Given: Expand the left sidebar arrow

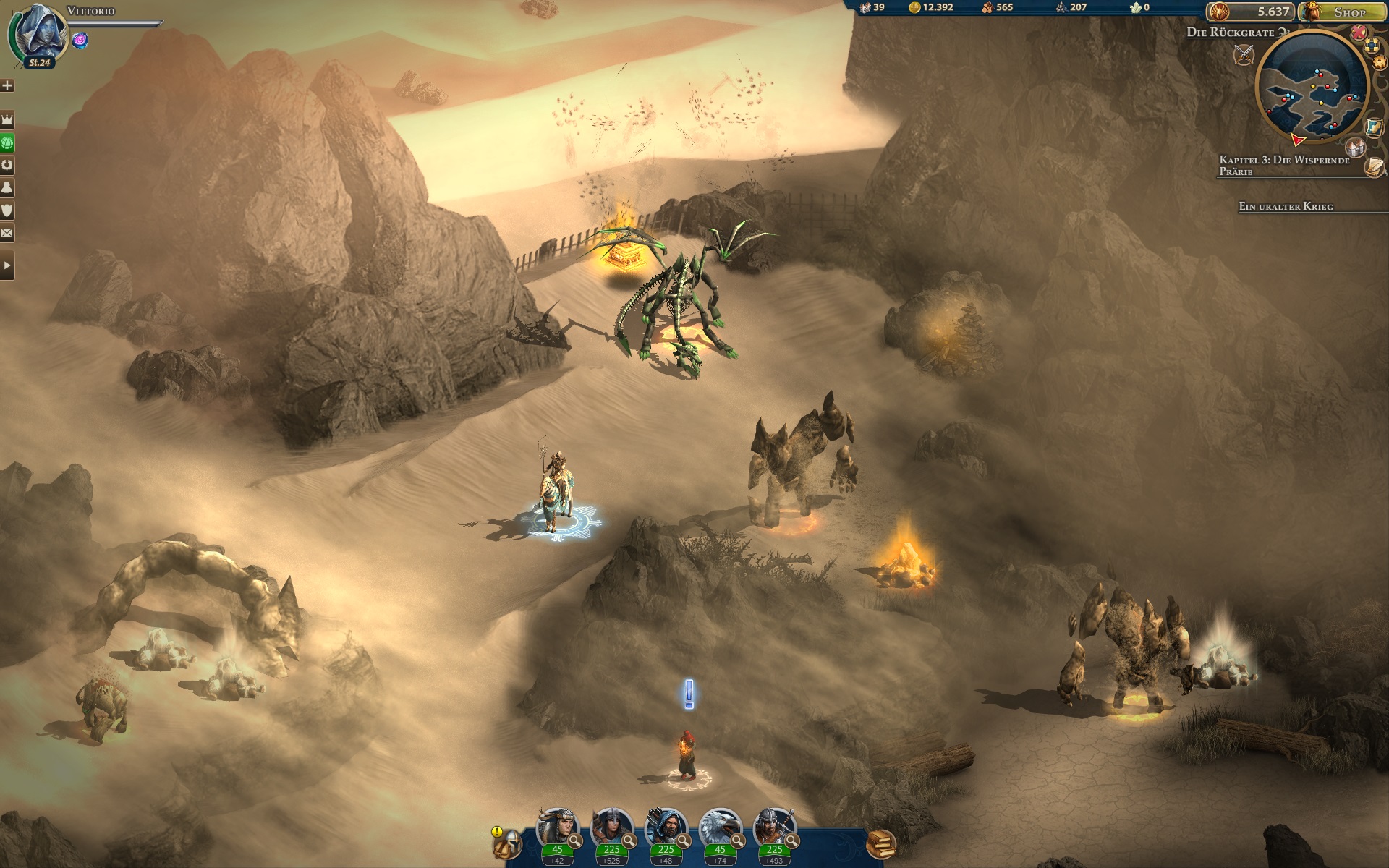Looking at the screenshot, I should [7, 266].
